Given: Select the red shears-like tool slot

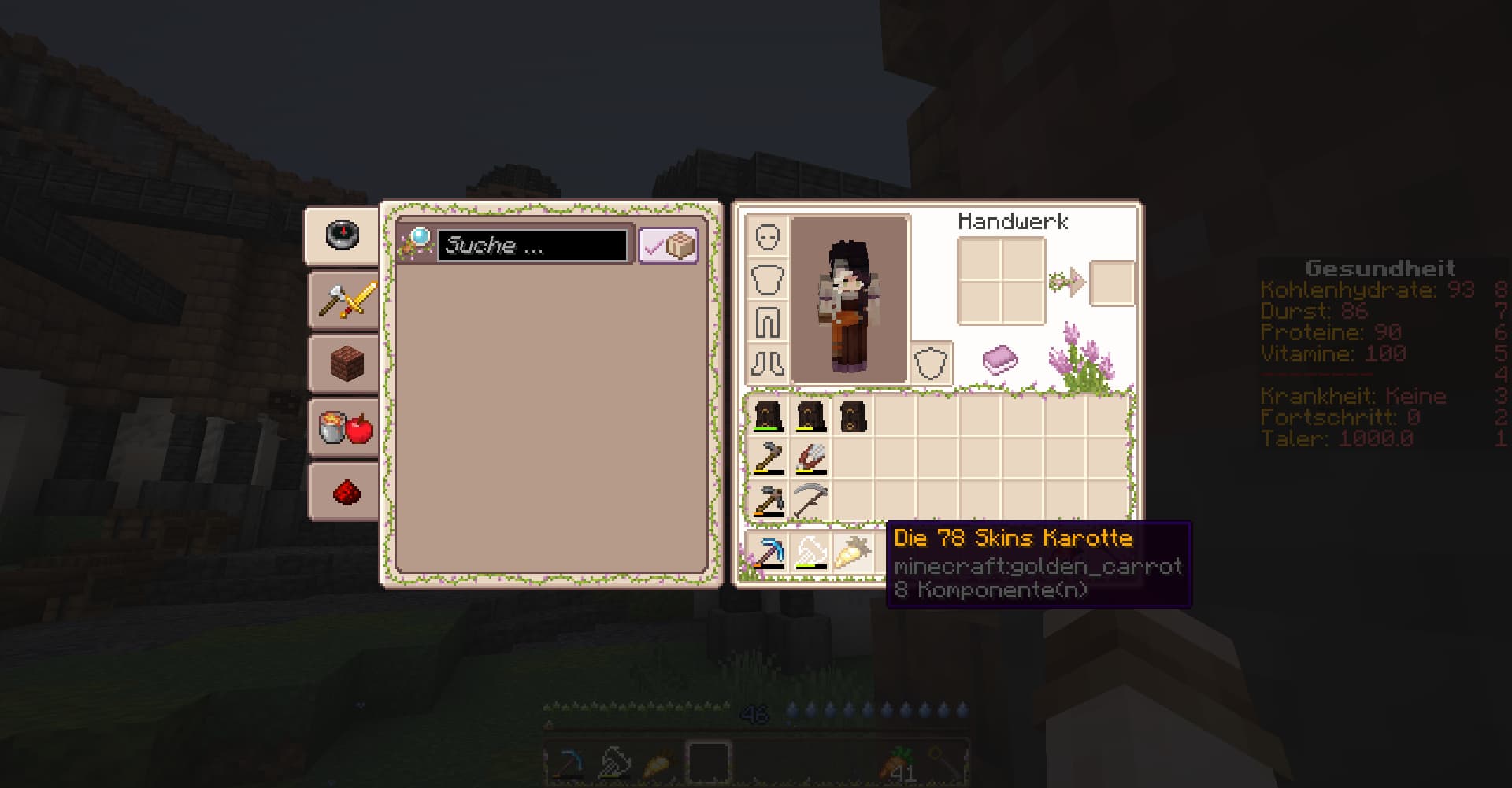Looking at the screenshot, I should click(810, 457).
